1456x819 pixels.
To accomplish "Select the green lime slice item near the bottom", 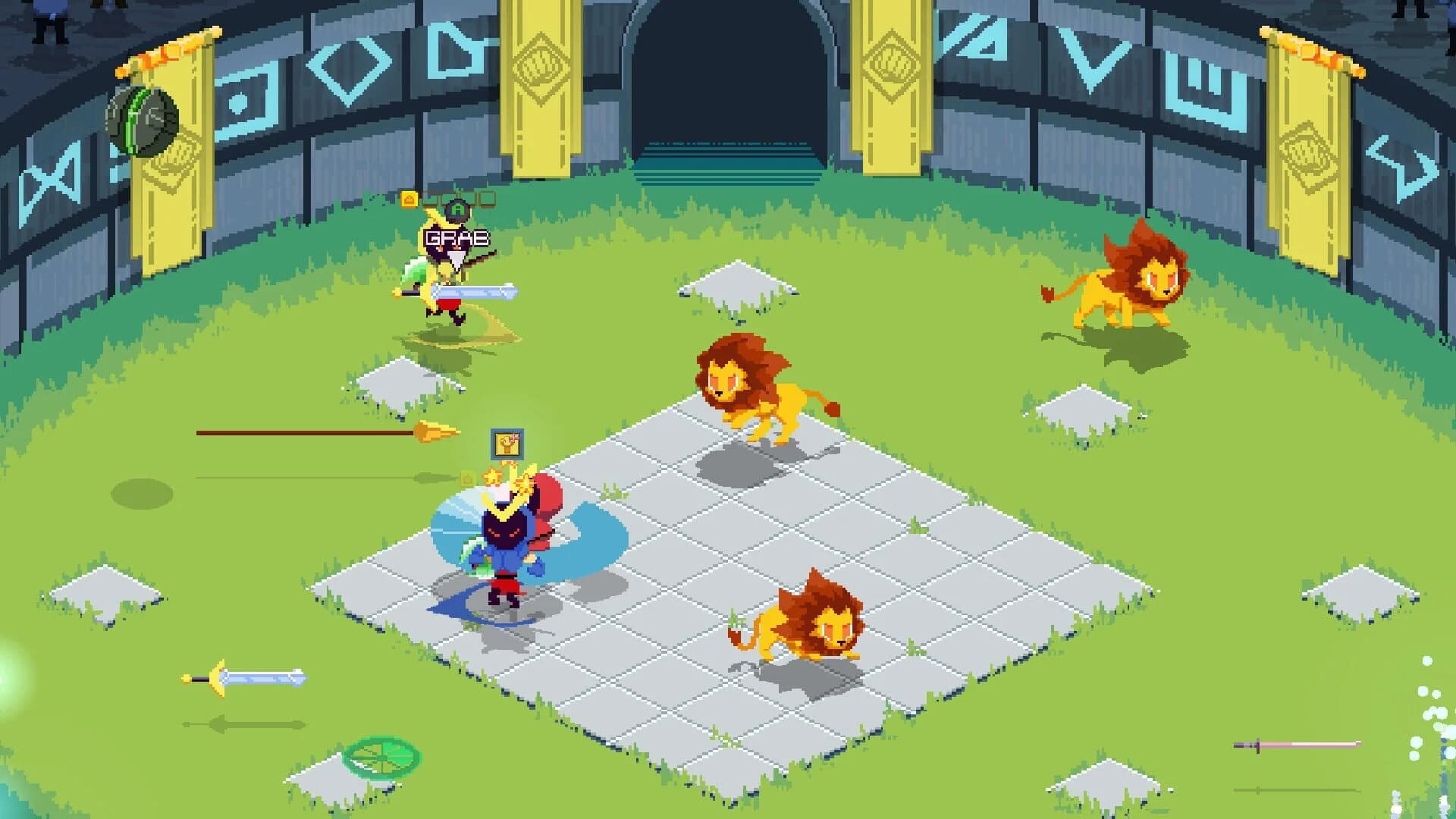I will 383,756.
